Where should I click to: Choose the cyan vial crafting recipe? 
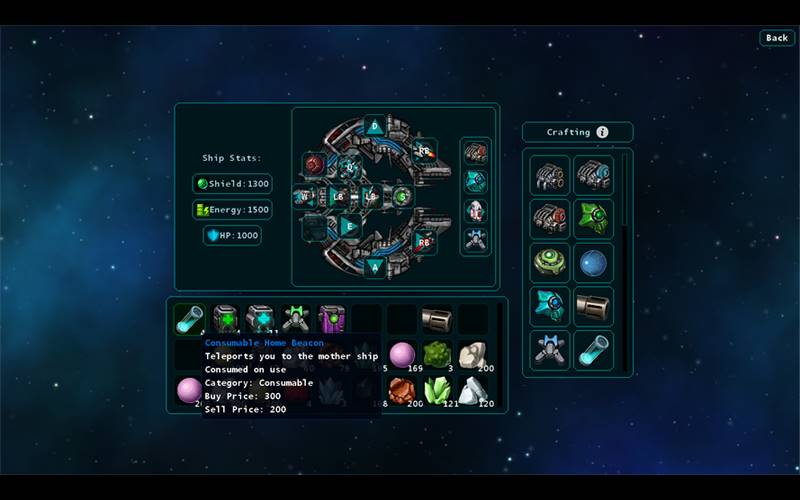(x=594, y=351)
